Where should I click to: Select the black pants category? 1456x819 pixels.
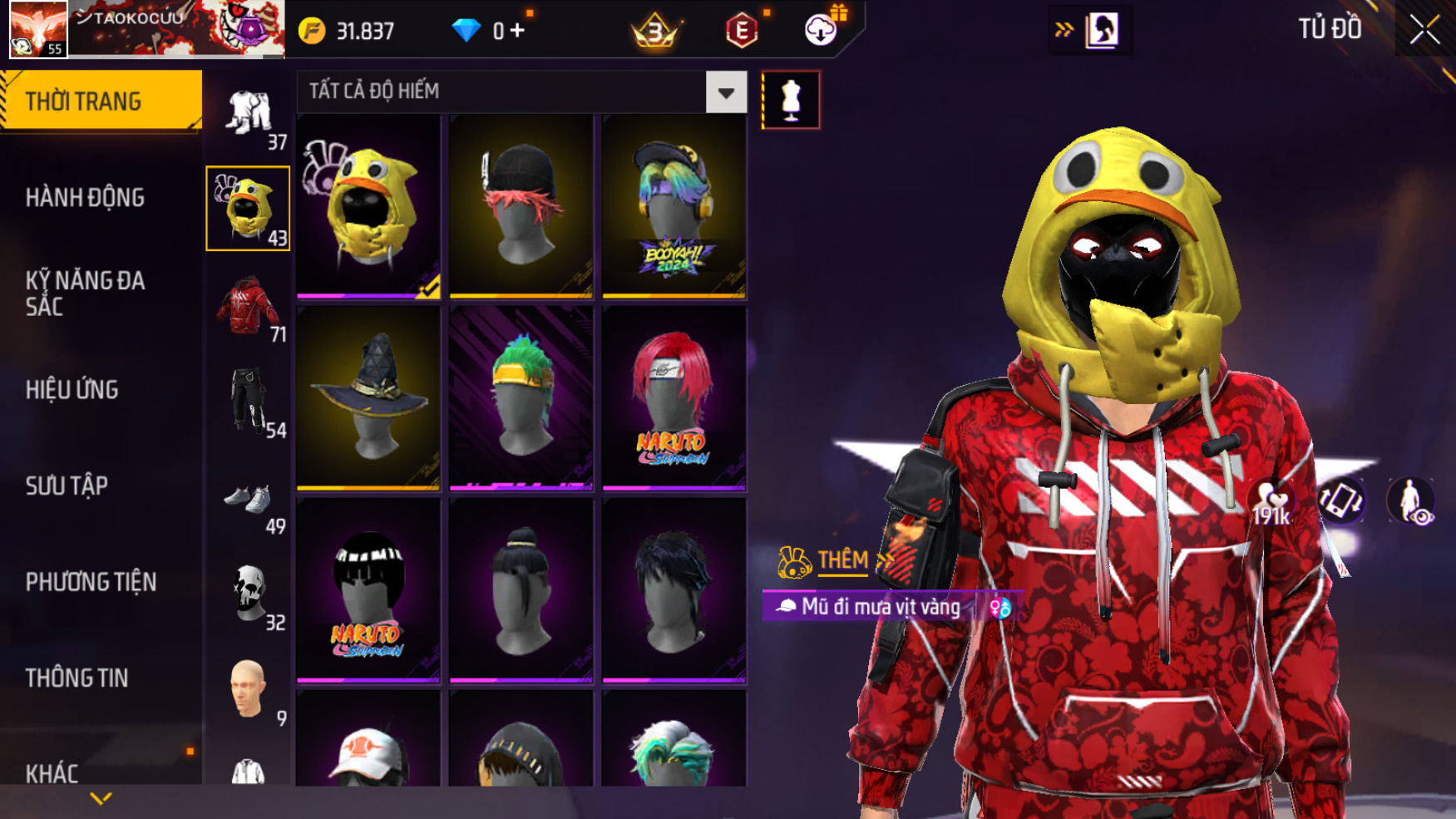[248, 402]
